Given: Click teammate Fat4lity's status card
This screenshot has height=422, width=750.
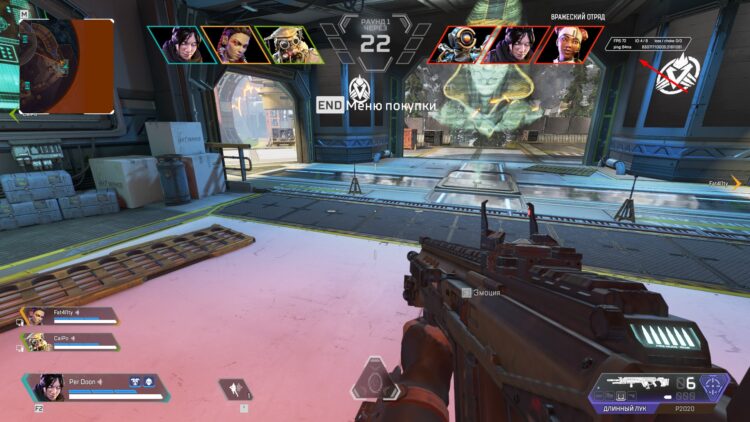Looking at the screenshot, I should [x=70, y=316].
